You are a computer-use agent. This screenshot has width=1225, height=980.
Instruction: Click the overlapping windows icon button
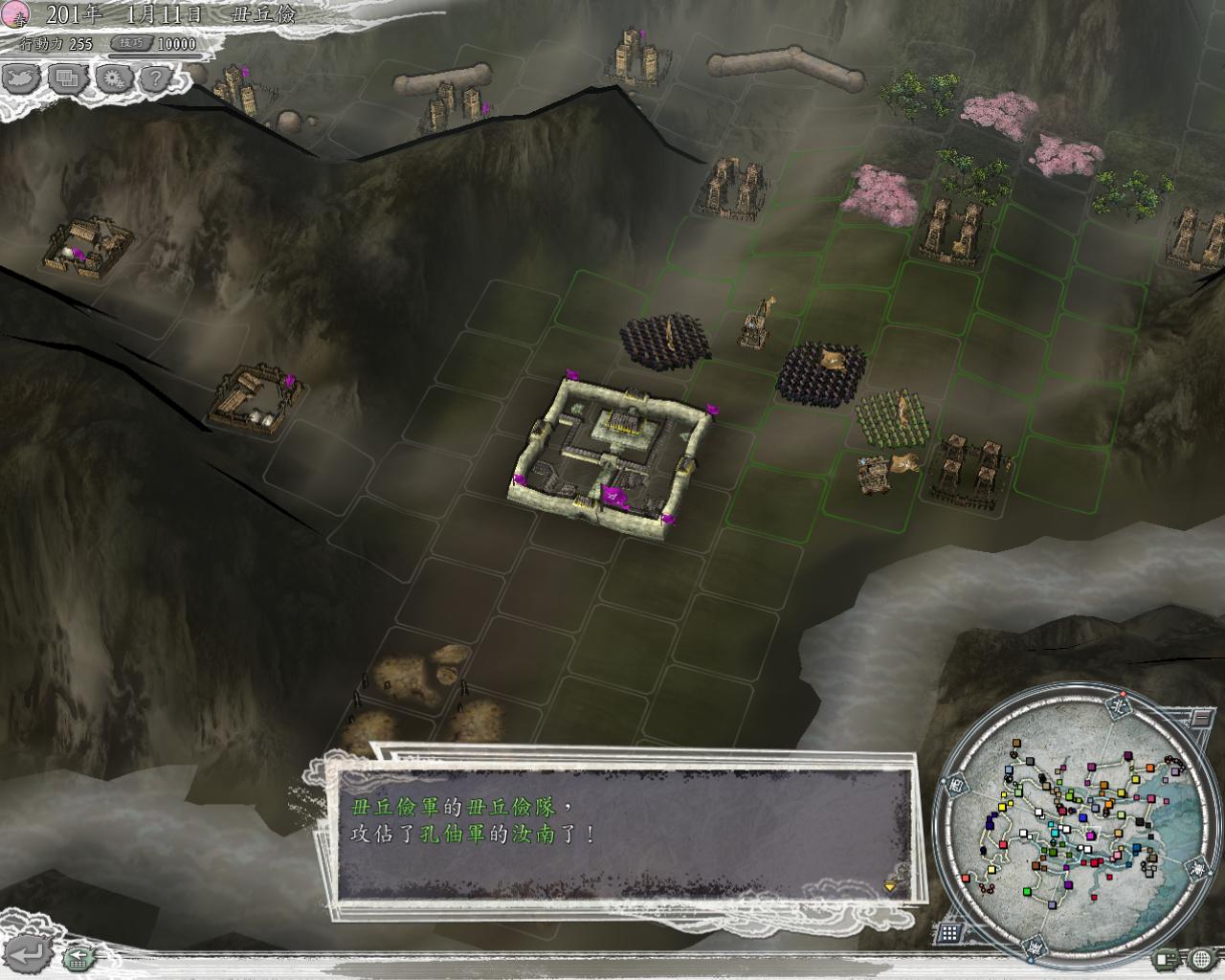point(67,78)
